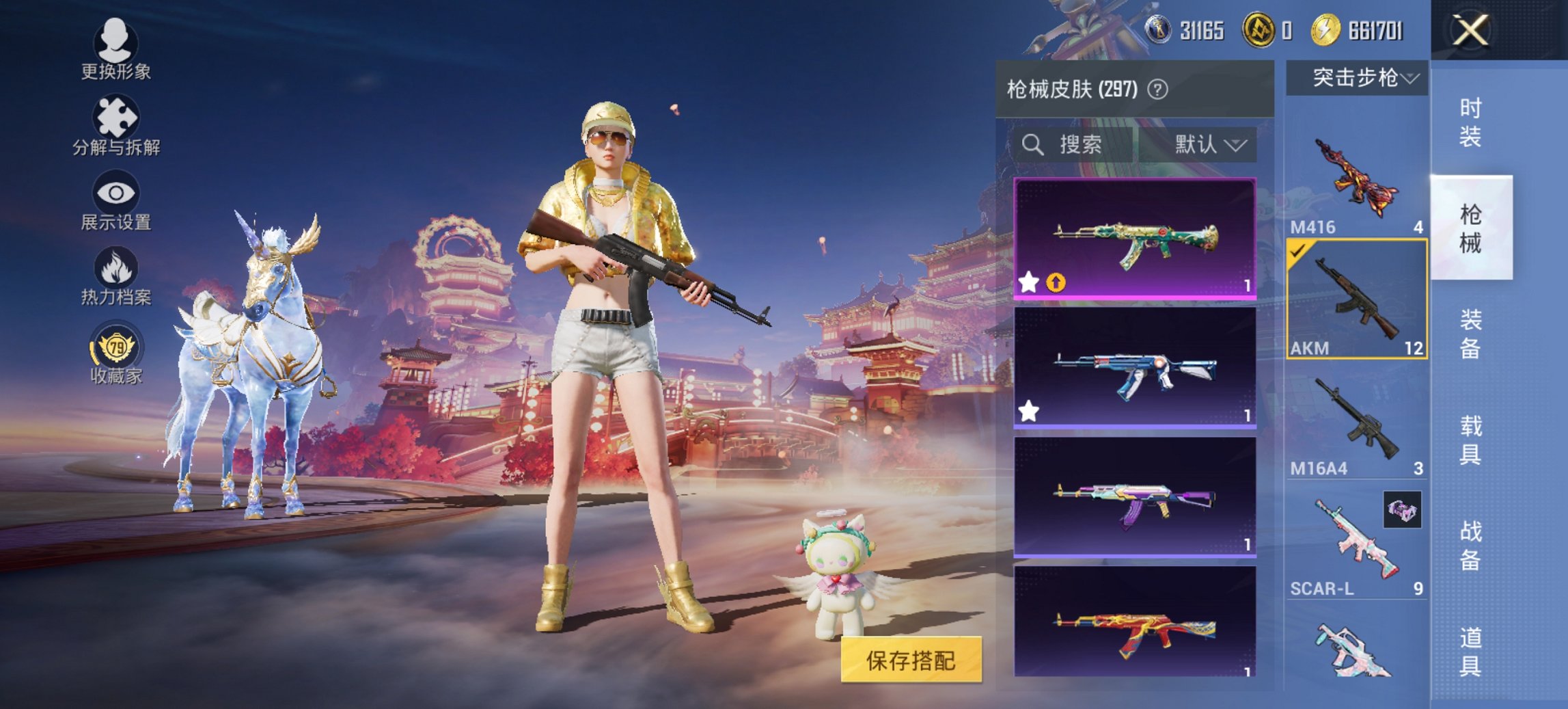
Task: Collapse the 枪械皮肤 search options chevron
Action: click(x=1237, y=145)
